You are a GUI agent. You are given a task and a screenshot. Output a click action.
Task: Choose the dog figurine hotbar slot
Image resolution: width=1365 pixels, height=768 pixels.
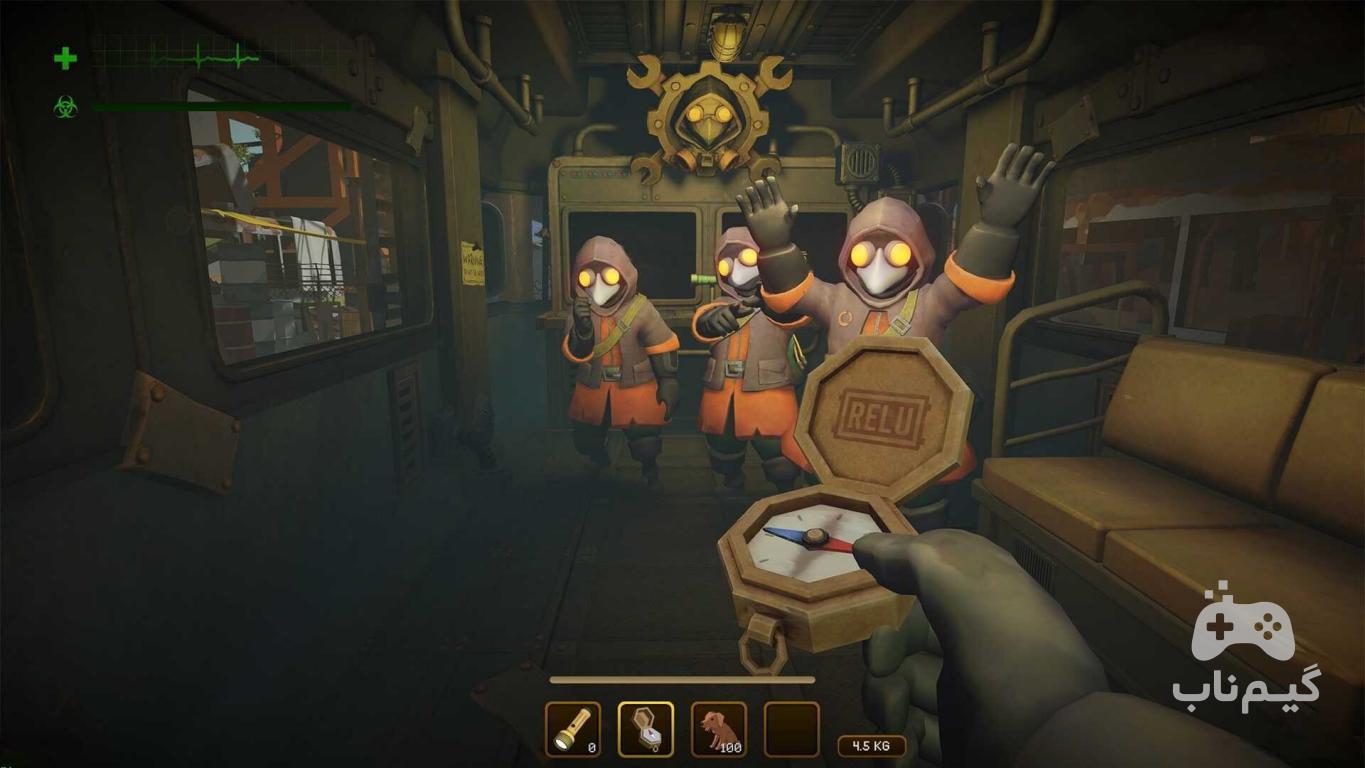tap(719, 729)
